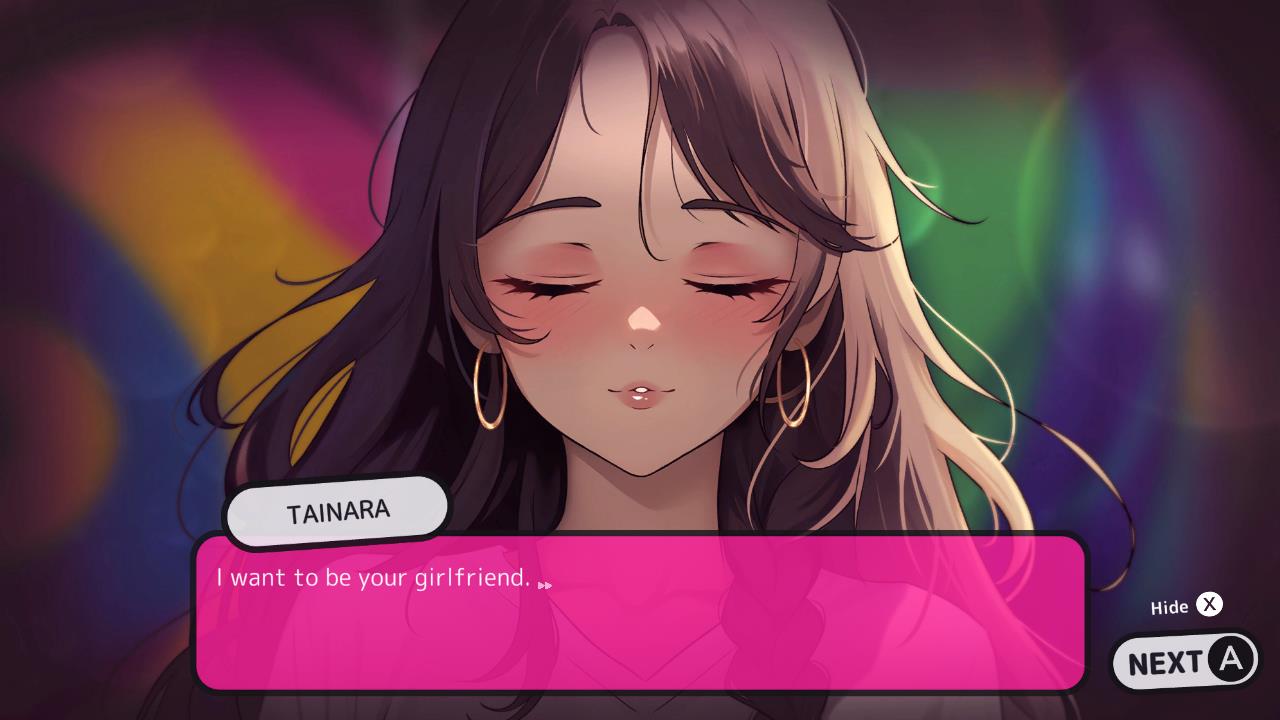Hide the dialogue interface
Viewport: 1280px width, 720px height.
tap(1185, 605)
